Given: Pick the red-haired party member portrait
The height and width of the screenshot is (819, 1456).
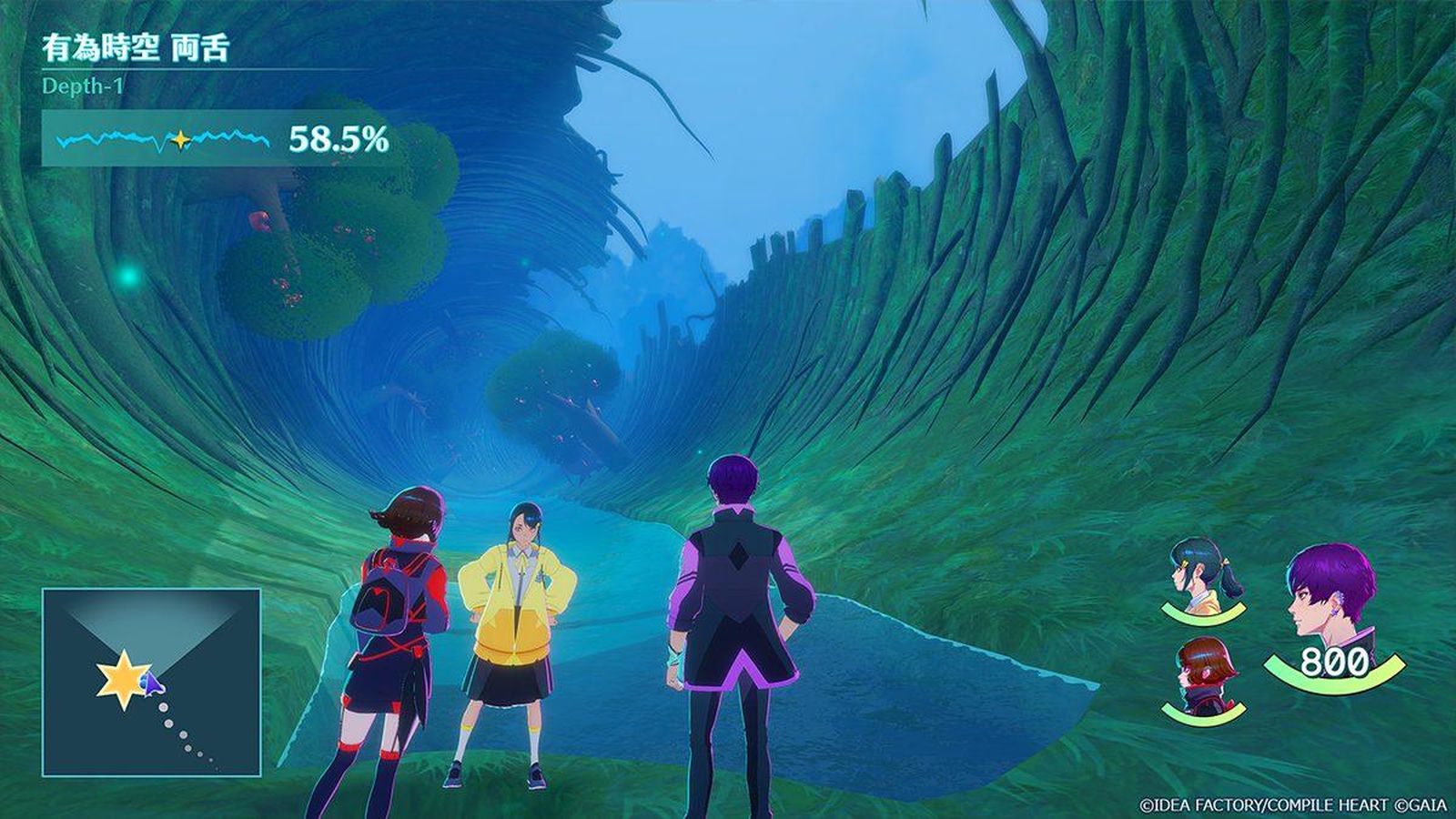Looking at the screenshot, I should click(x=1204, y=676).
